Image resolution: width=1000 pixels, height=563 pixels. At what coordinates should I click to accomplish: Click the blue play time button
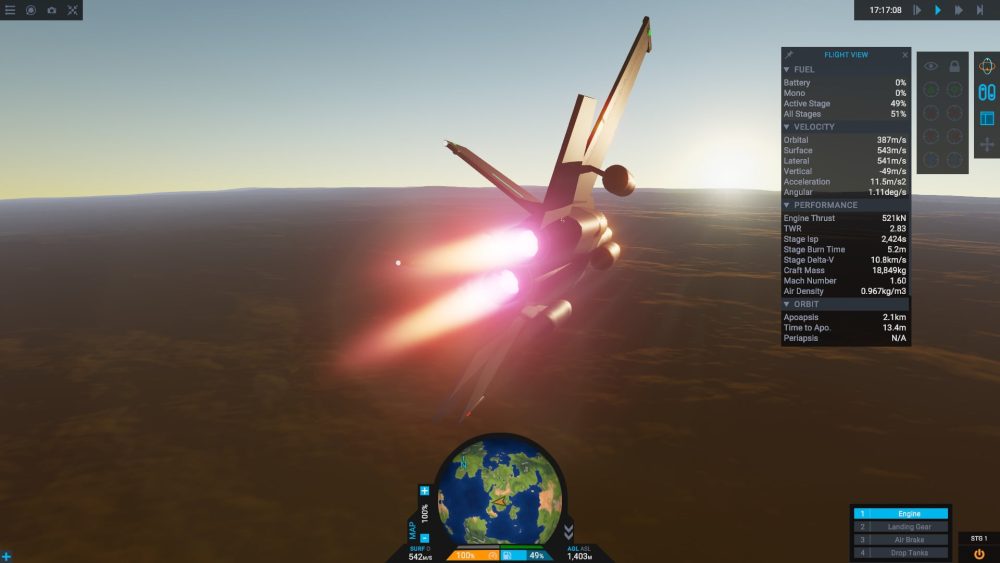point(938,10)
